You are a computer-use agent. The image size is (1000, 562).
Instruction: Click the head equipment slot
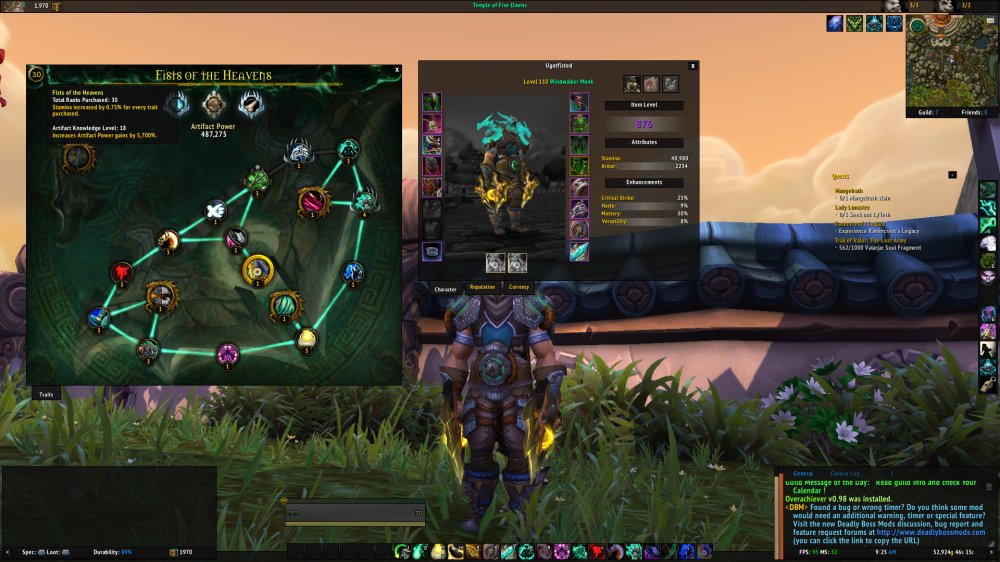click(x=431, y=102)
